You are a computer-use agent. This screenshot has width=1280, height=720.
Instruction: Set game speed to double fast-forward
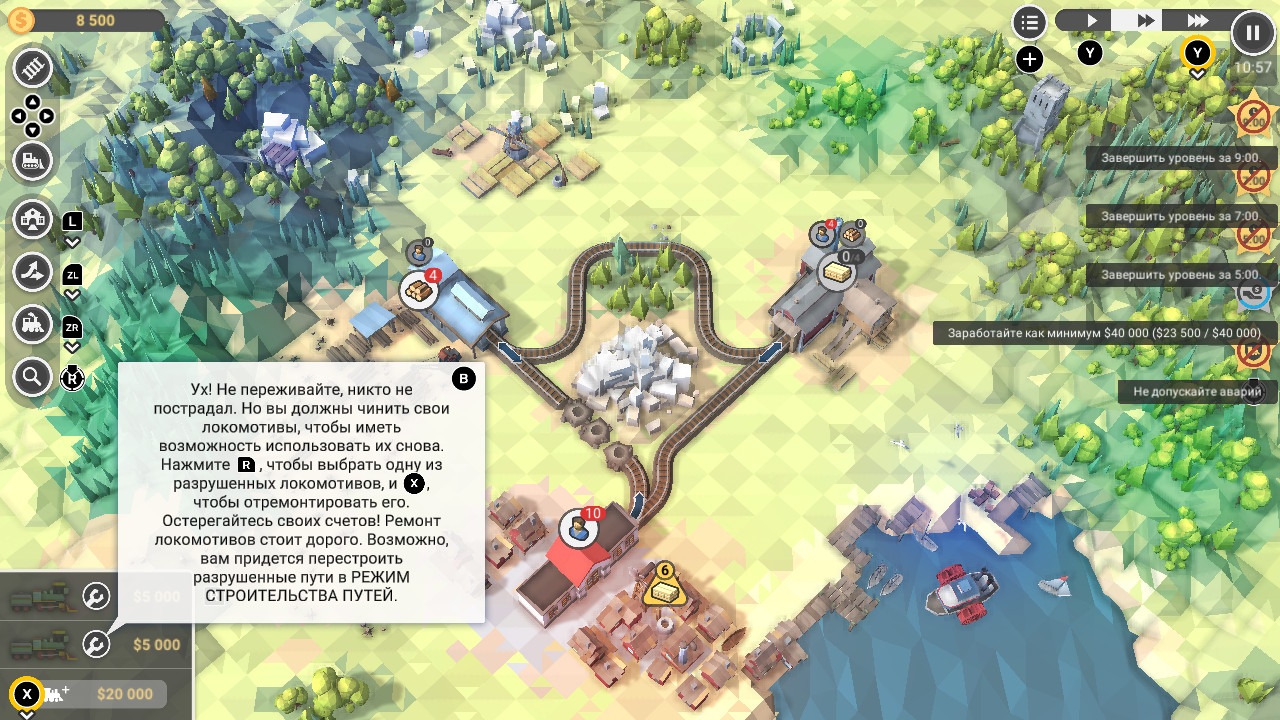coord(1146,20)
